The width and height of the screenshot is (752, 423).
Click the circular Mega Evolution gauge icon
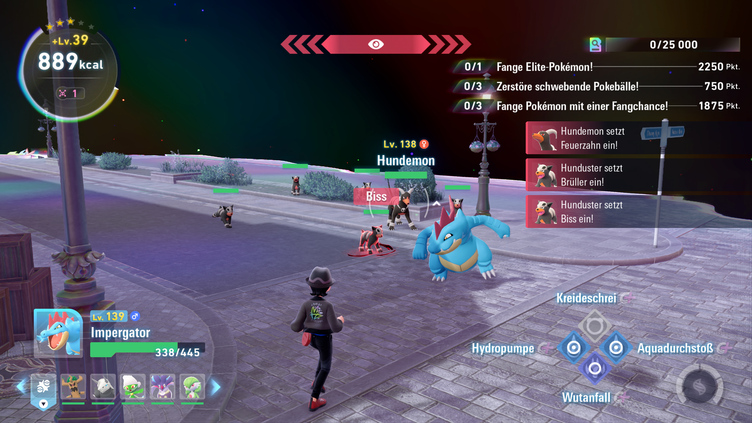[699, 386]
